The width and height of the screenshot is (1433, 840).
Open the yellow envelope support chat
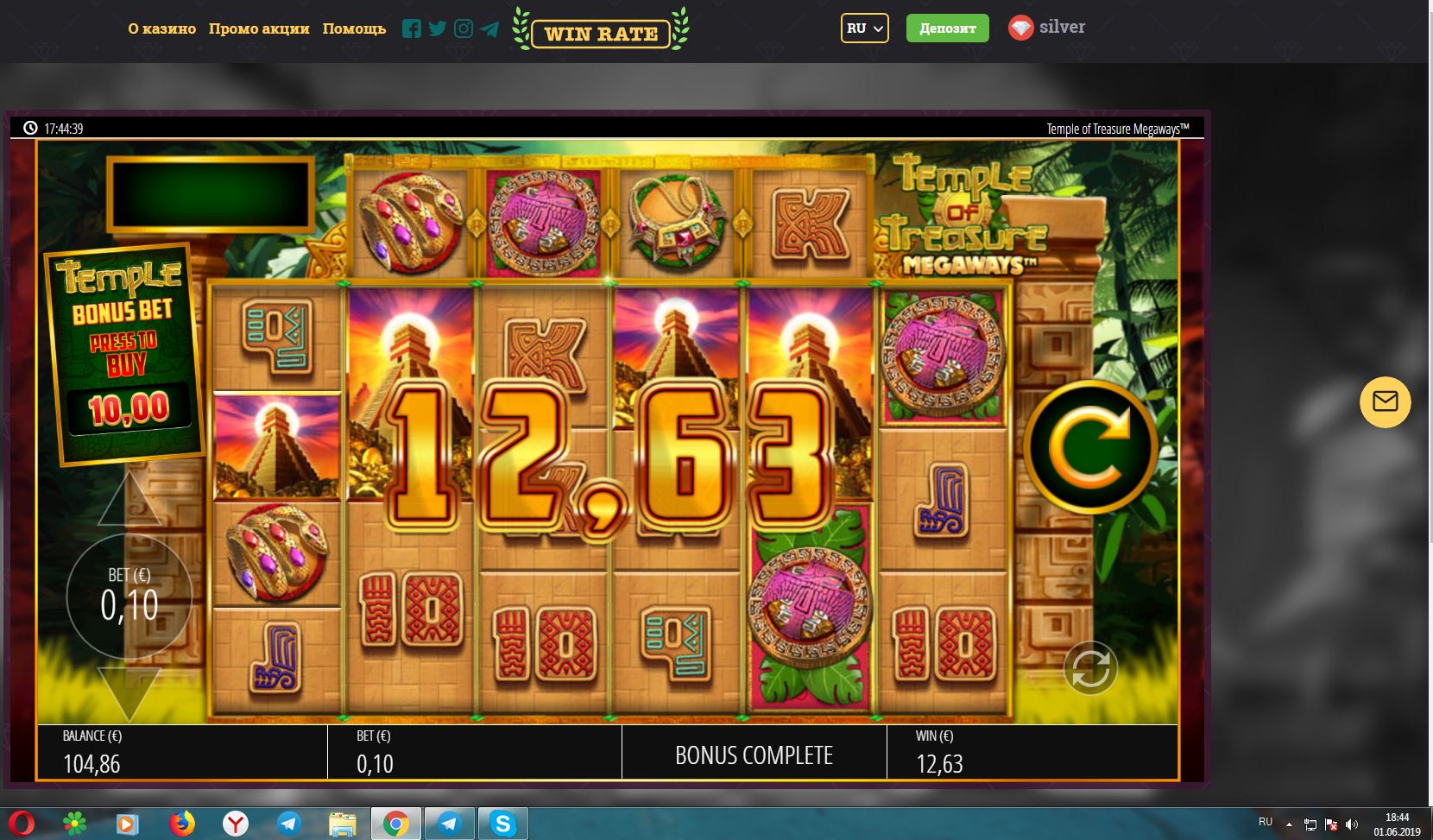(1385, 401)
